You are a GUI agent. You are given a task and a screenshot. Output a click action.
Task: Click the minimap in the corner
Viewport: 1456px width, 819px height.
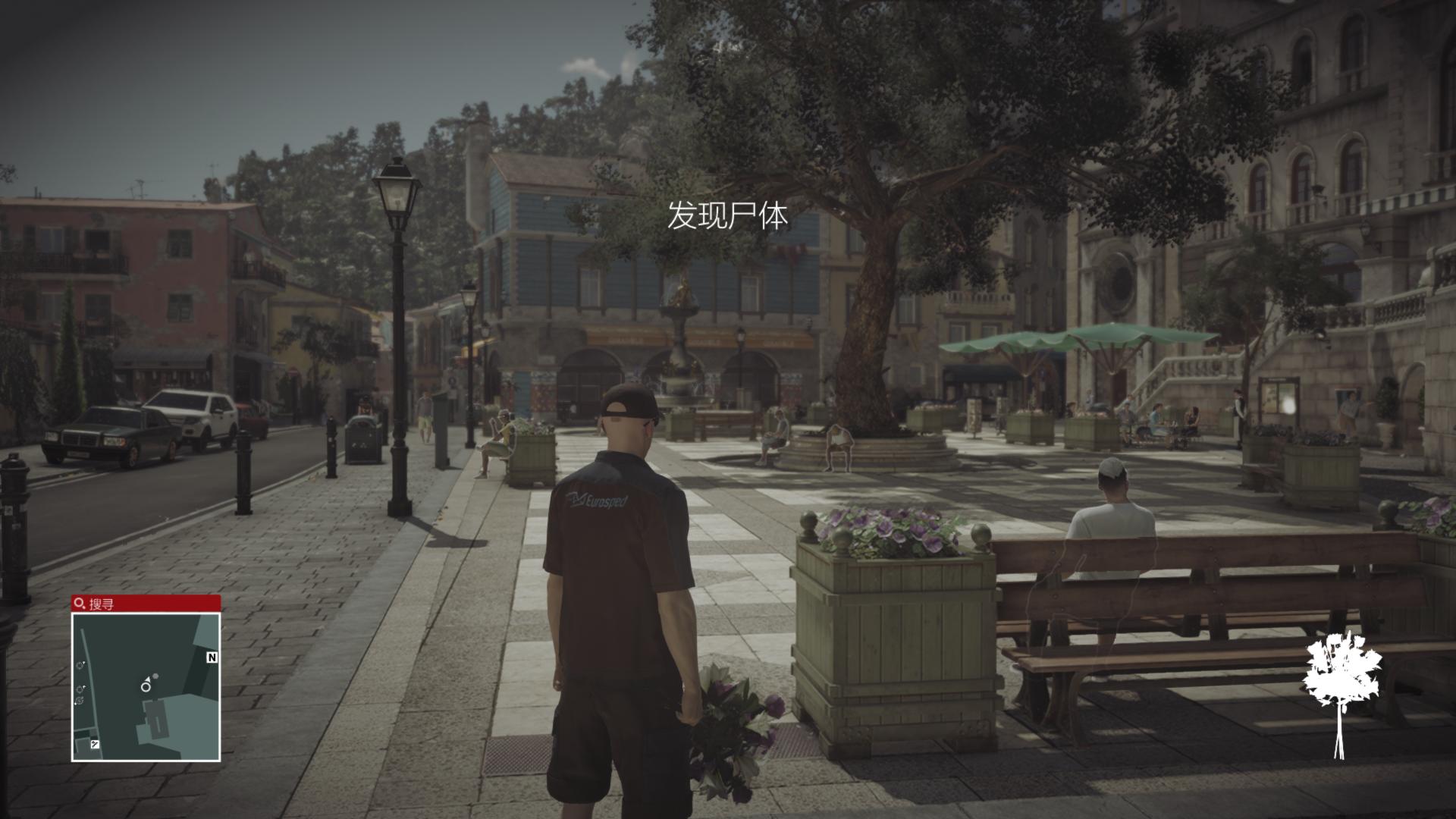pyautogui.click(x=146, y=686)
